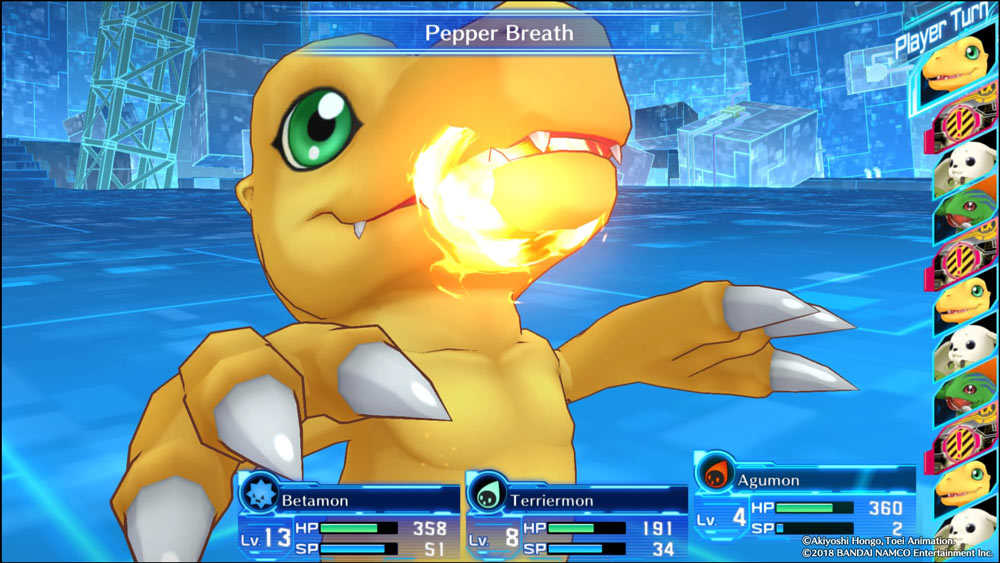Select Agumon's party status panel
Image resolution: width=1000 pixels, height=563 pixels.
tap(804, 498)
